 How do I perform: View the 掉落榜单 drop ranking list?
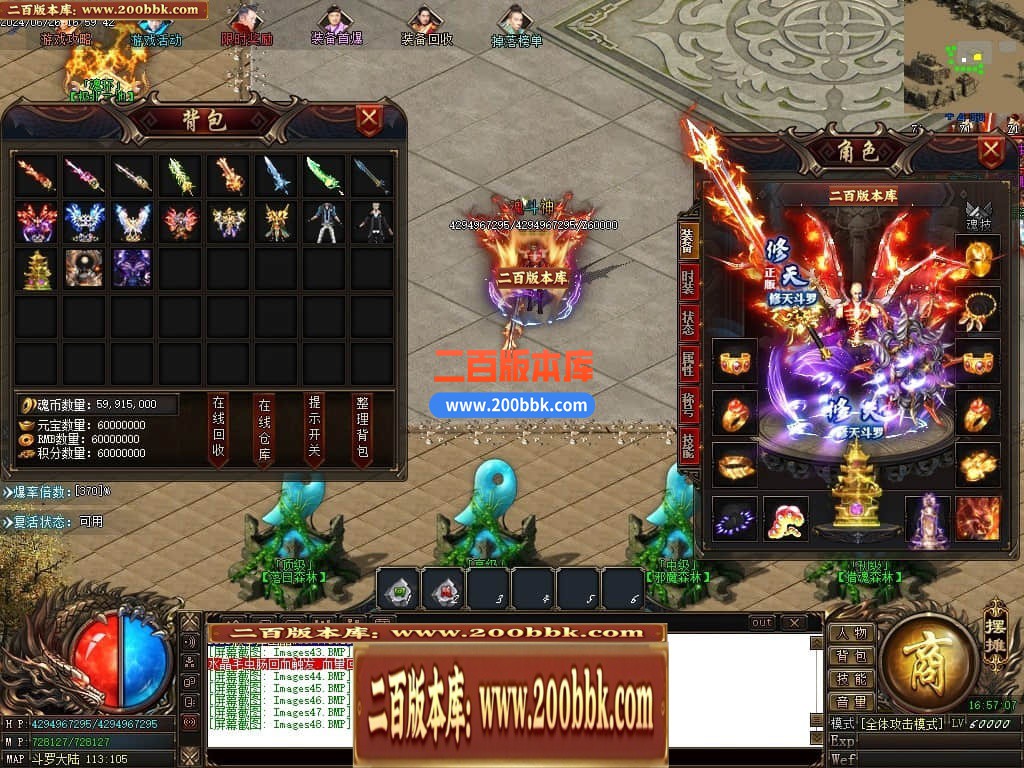tap(516, 26)
